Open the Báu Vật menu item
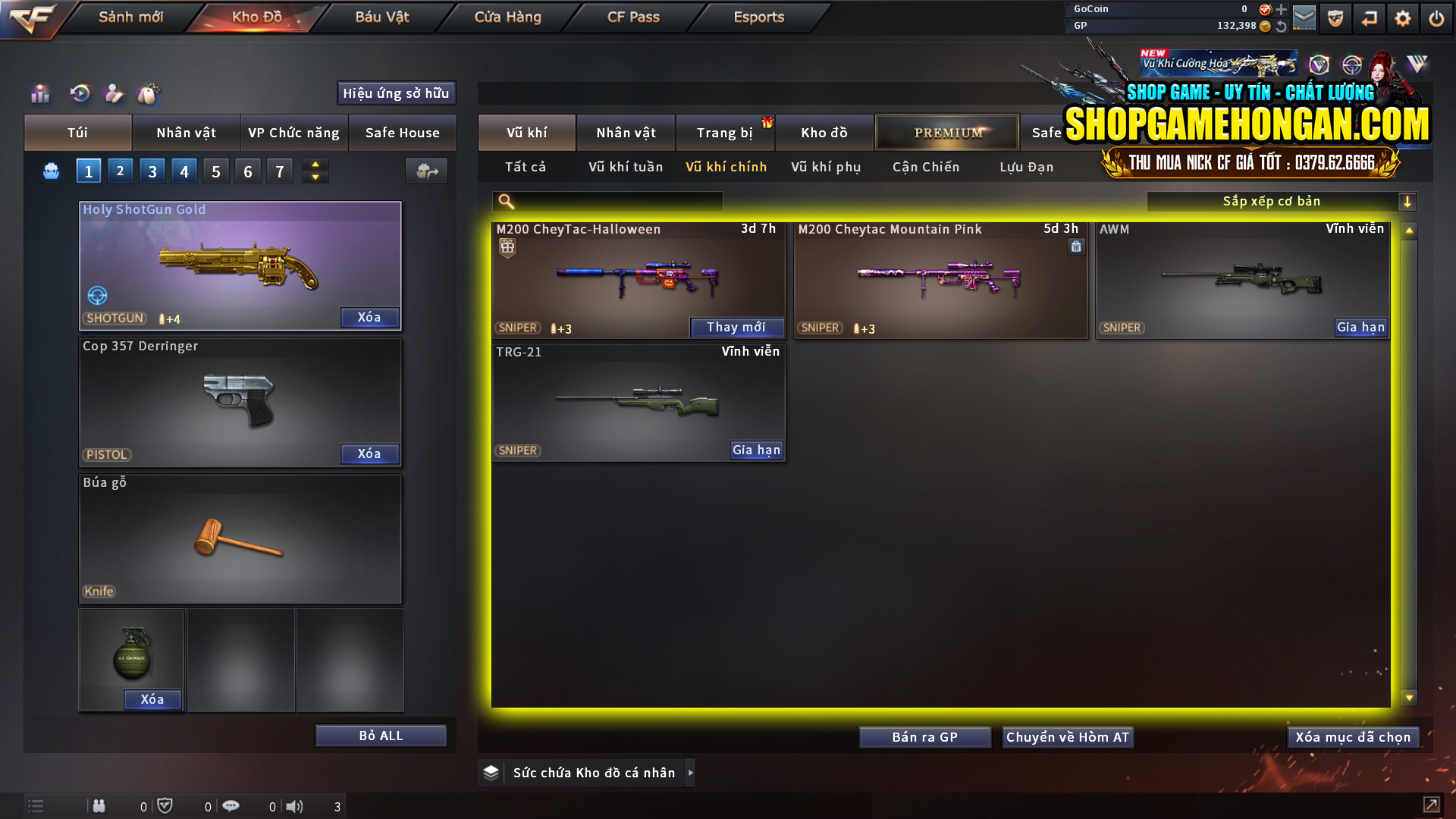 click(x=381, y=17)
